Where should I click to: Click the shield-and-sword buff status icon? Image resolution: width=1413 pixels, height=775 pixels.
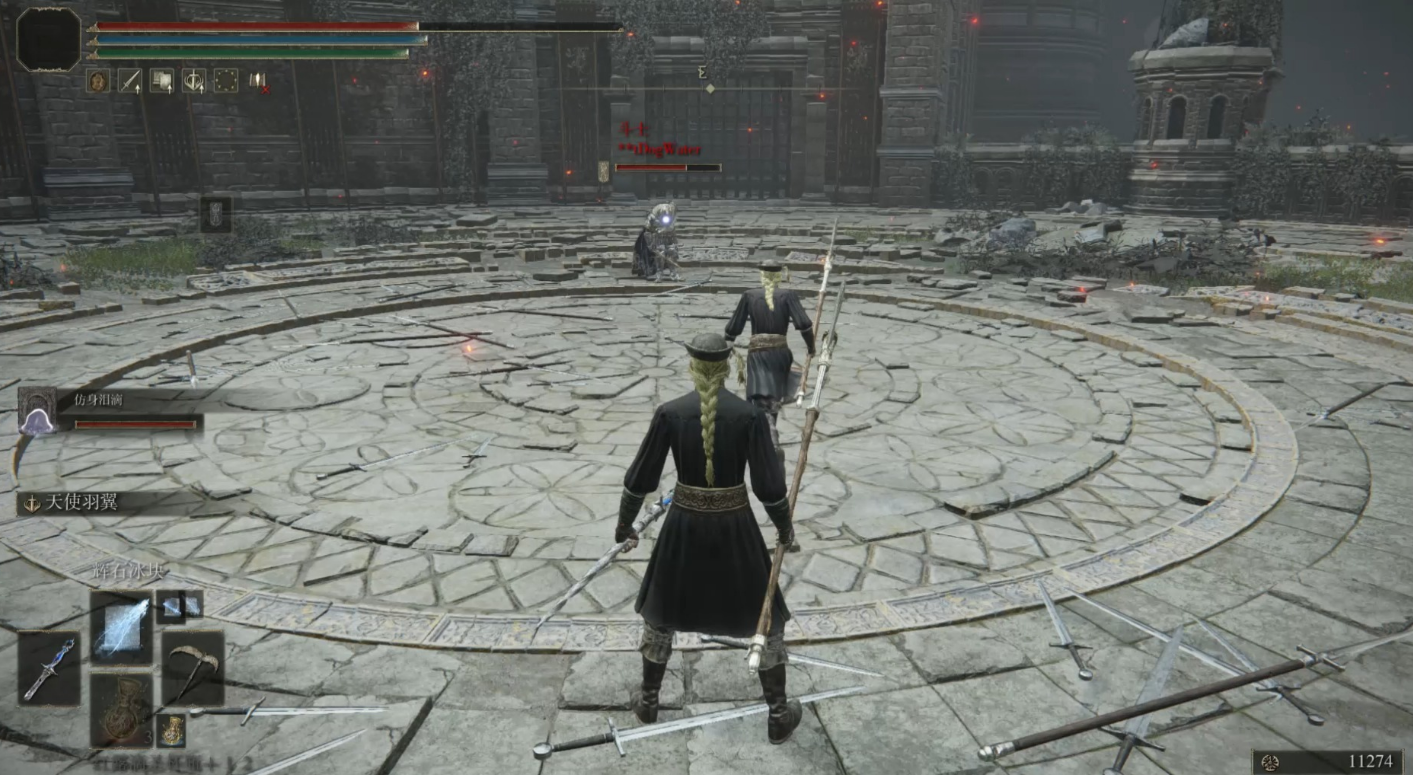coord(194,81)
